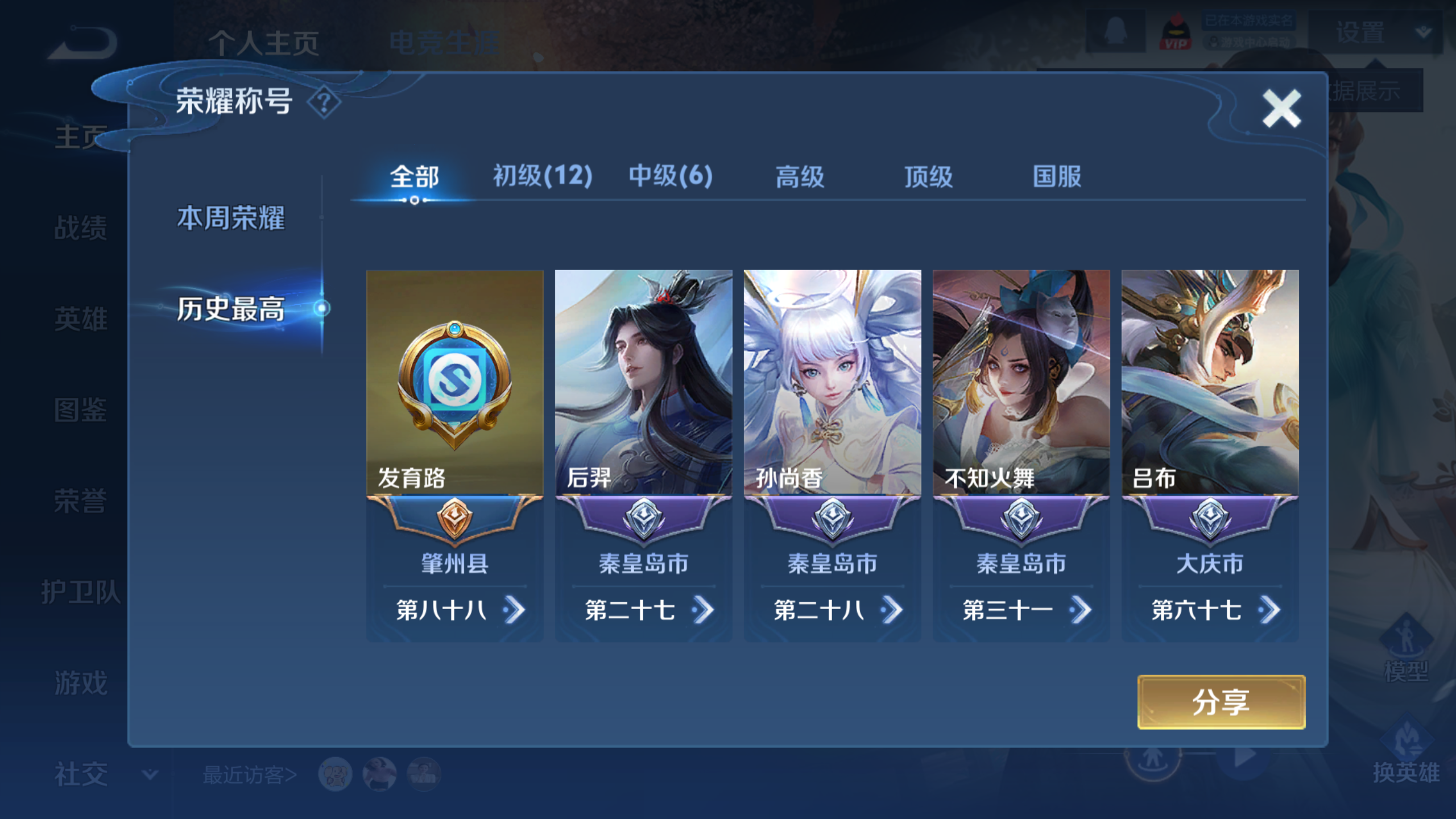Choose the 不知火舞 hero title card
The image size is (1456, 819).
tap(1021, 382)
